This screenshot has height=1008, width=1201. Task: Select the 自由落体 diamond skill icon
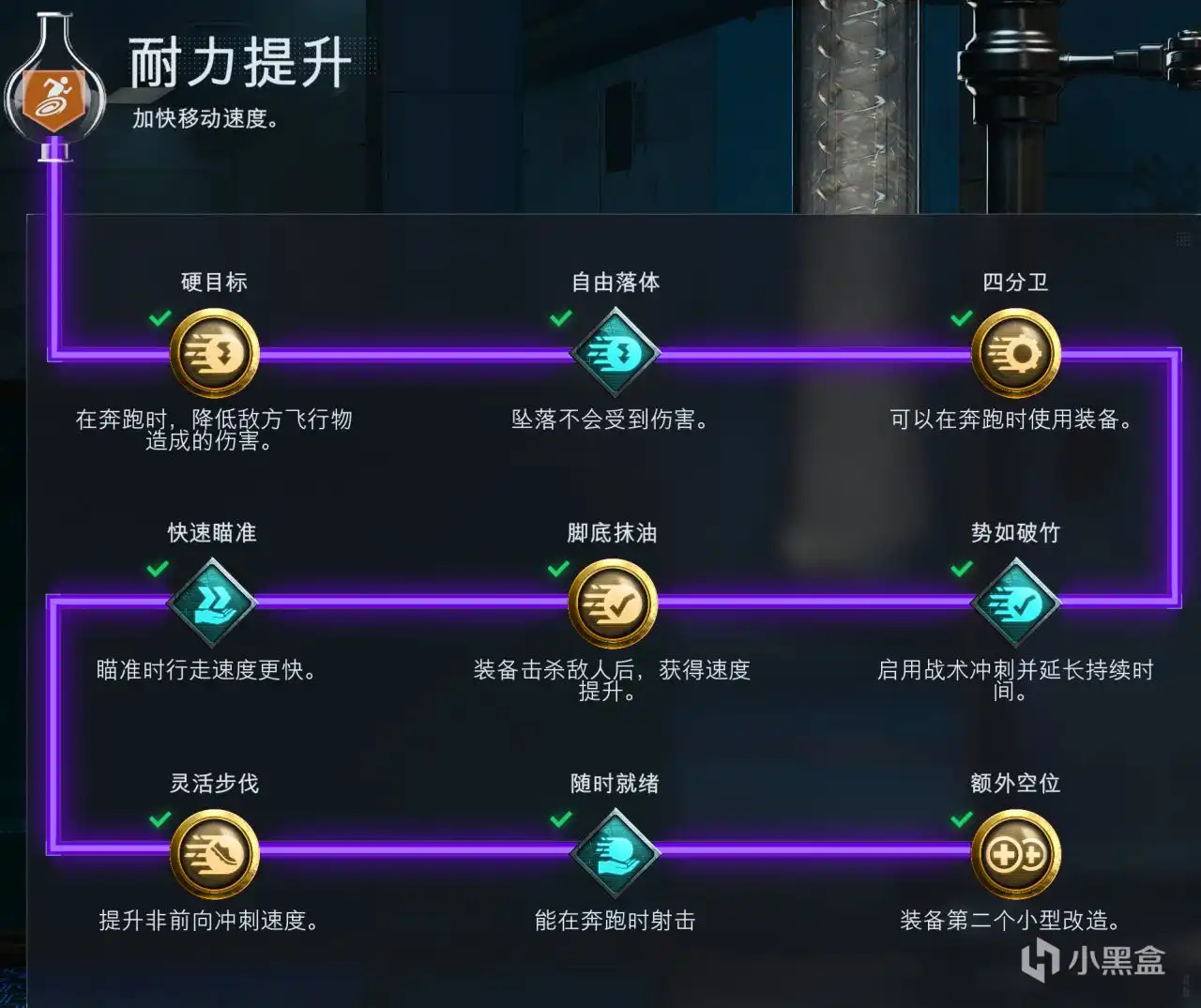615,354
